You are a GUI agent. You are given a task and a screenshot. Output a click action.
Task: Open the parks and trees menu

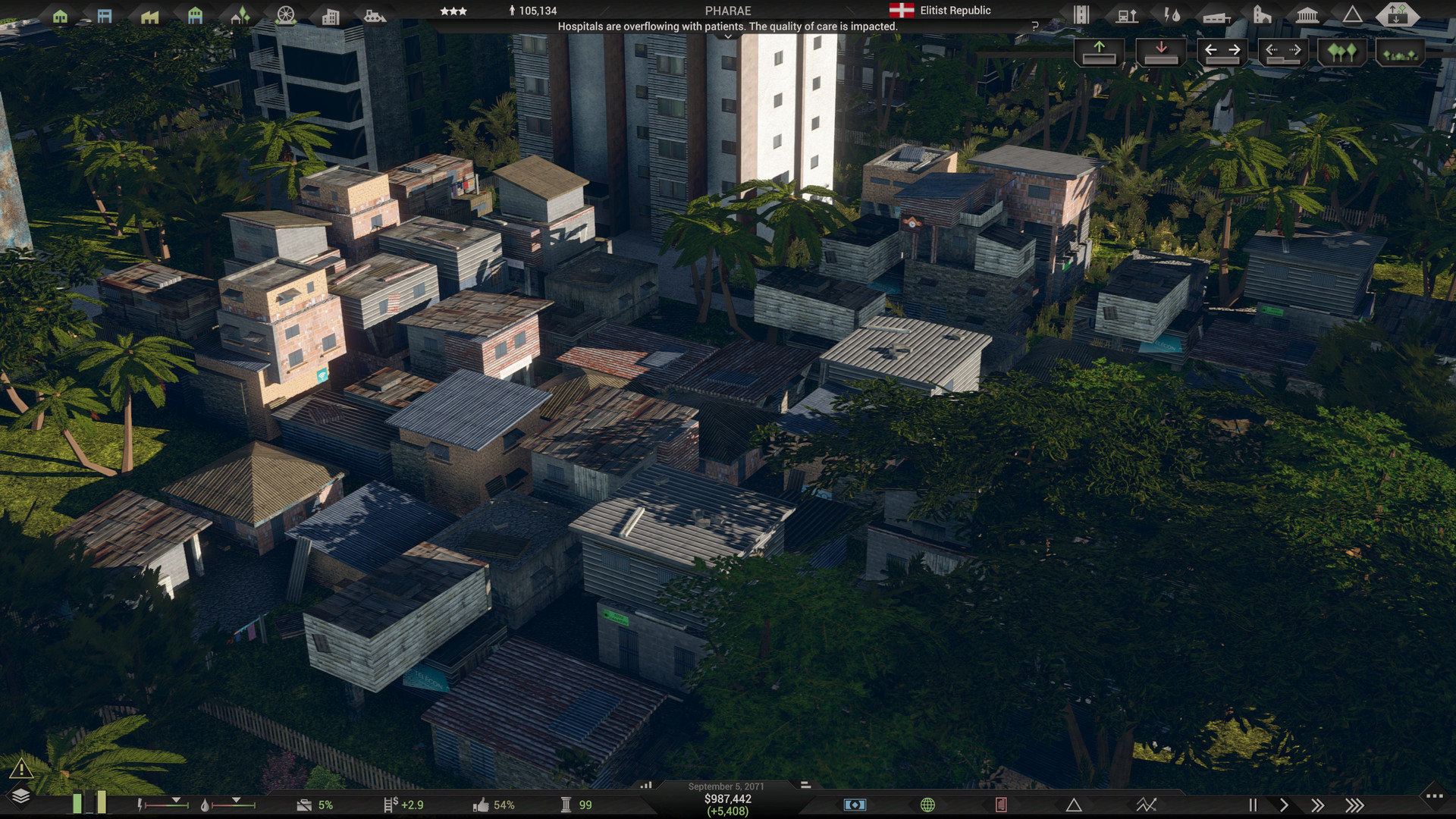coord(240,14)
